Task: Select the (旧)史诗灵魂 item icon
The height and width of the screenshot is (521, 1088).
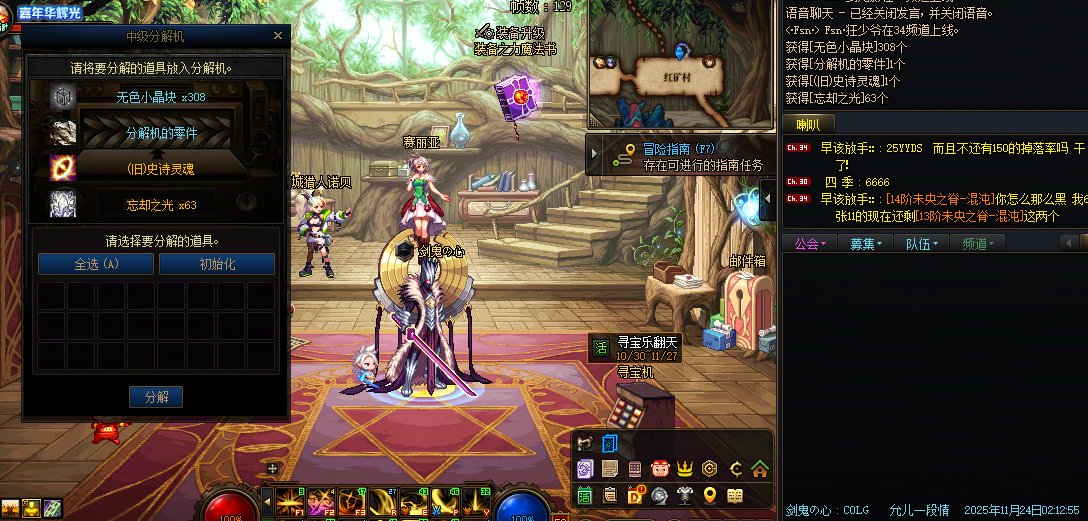Action: coord(63,168)
